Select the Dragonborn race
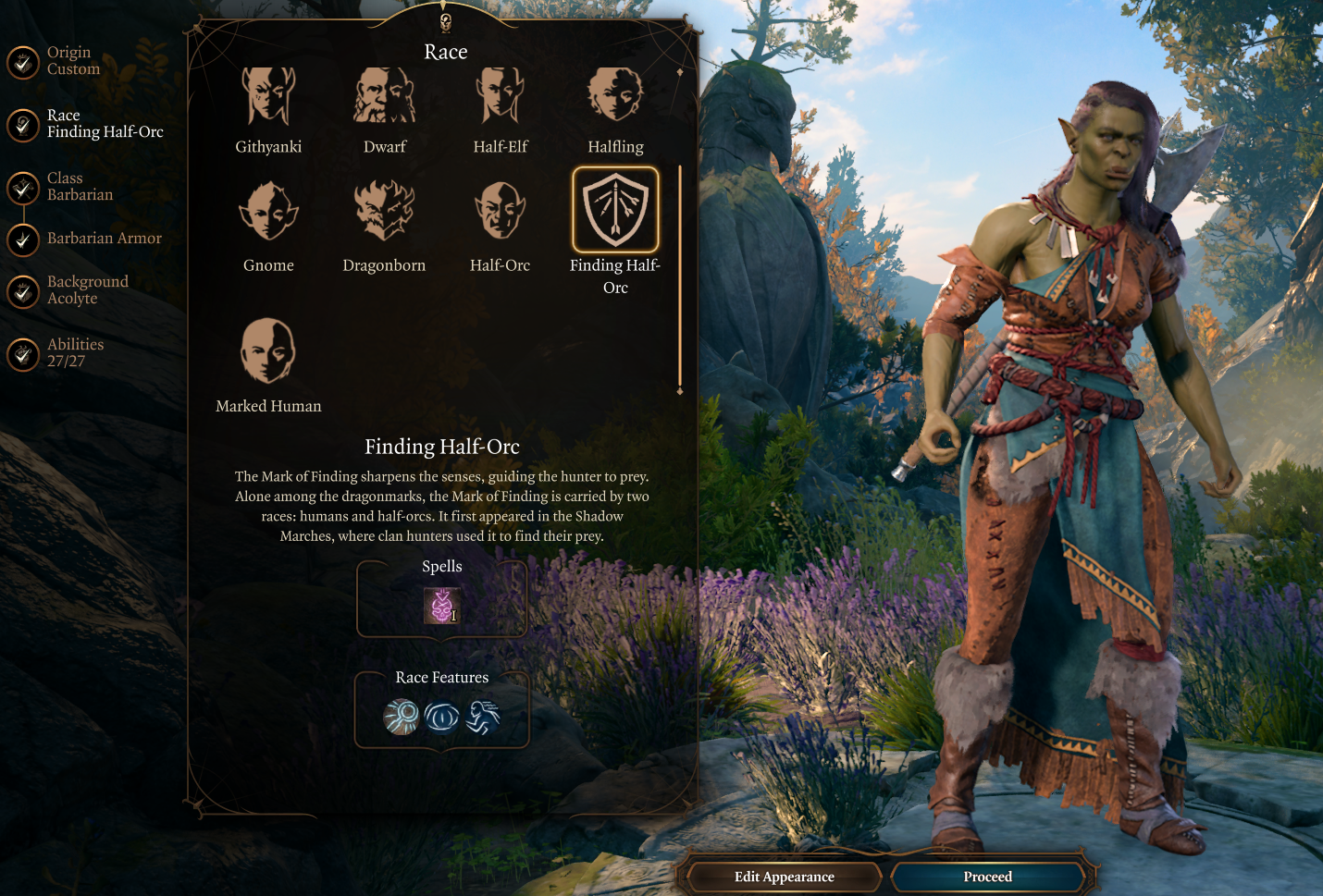1323x896 pixels. pos(384,212)
